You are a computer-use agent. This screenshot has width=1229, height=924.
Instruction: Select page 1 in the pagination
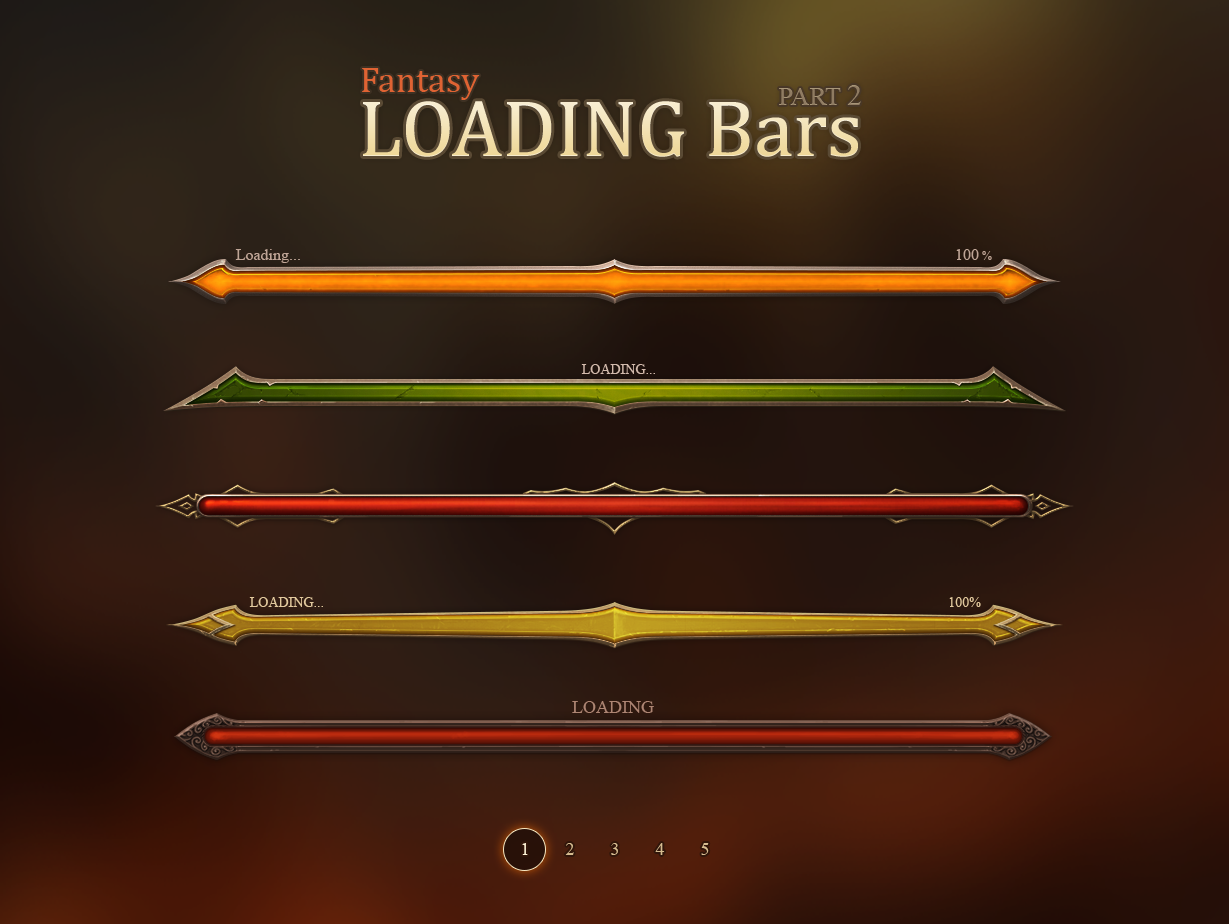[x=524, y=849]
